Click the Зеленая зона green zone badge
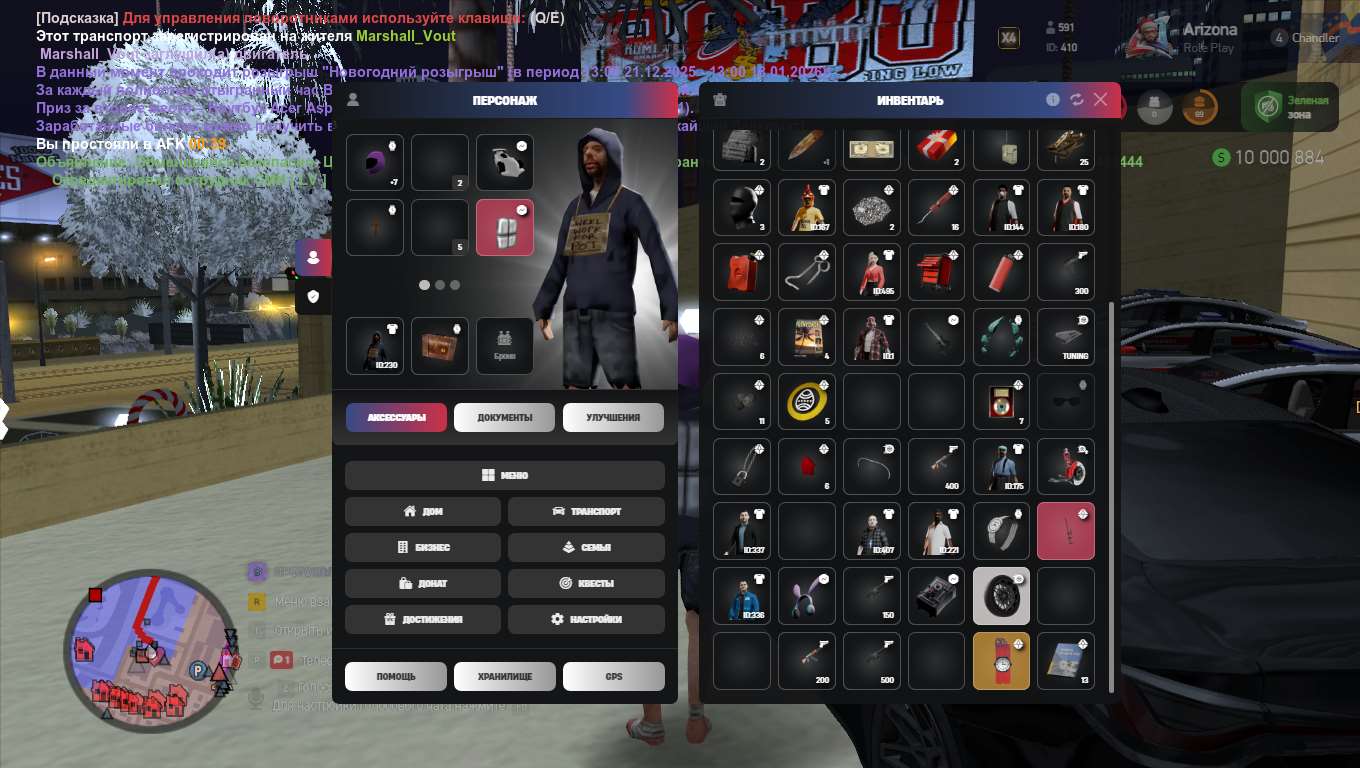1360x768 pixels. [x=1288, y=106]
